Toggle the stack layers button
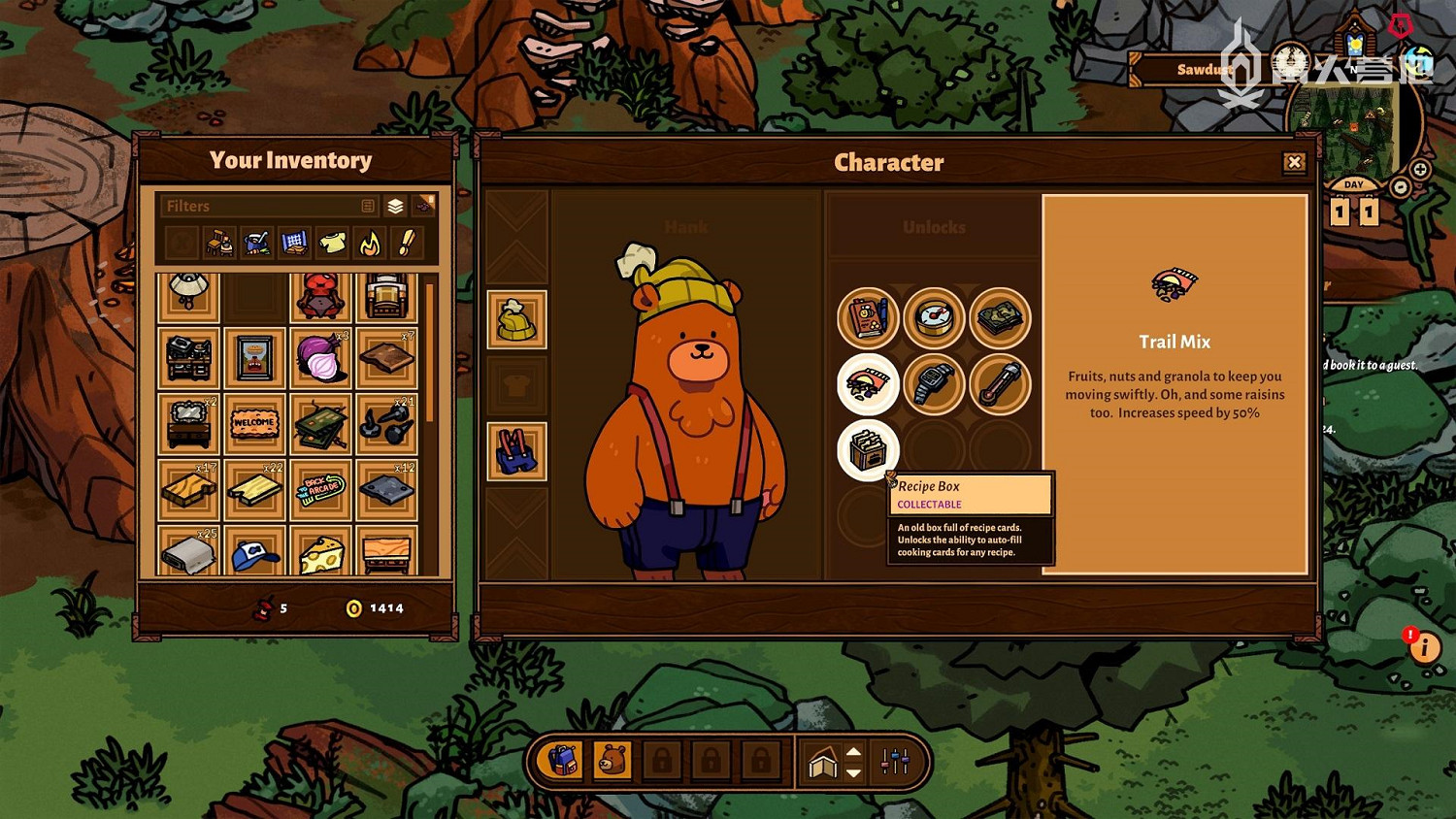Viewport: 1456px width, 819px height. coord(395,206)
